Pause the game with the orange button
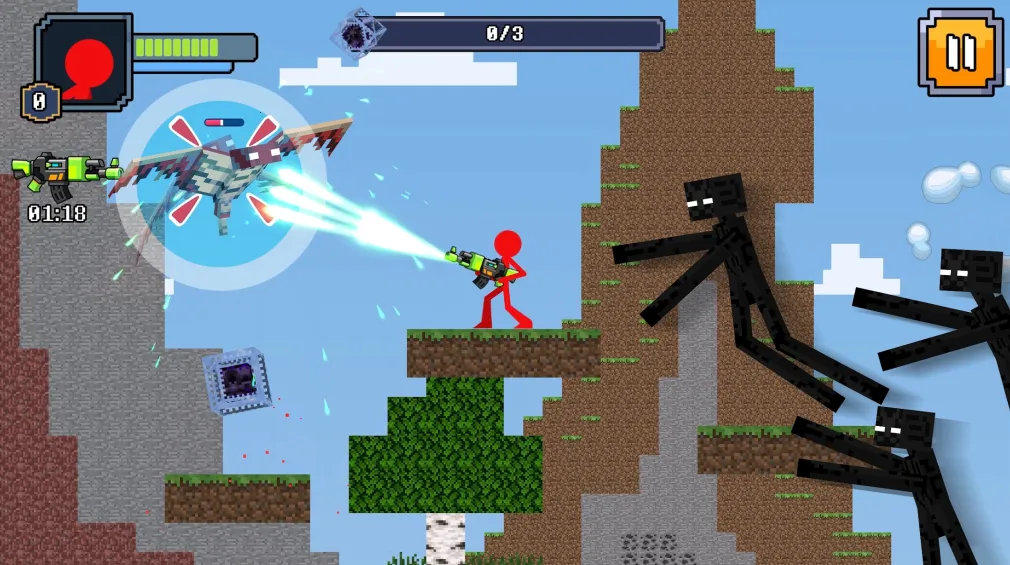The height and width of the screenshot is (565, 1010). pos(959,52)
